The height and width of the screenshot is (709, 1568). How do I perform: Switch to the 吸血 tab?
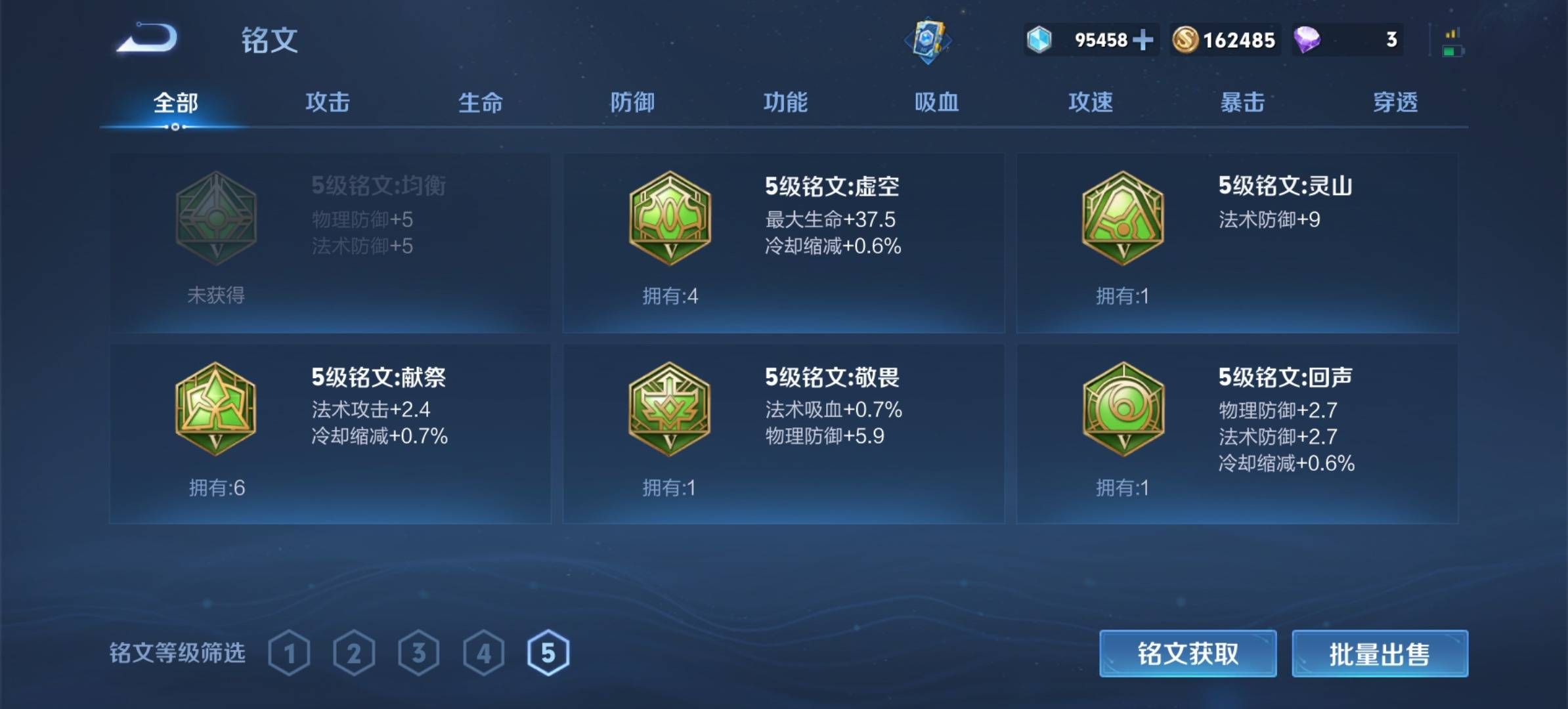coord(937,102)
